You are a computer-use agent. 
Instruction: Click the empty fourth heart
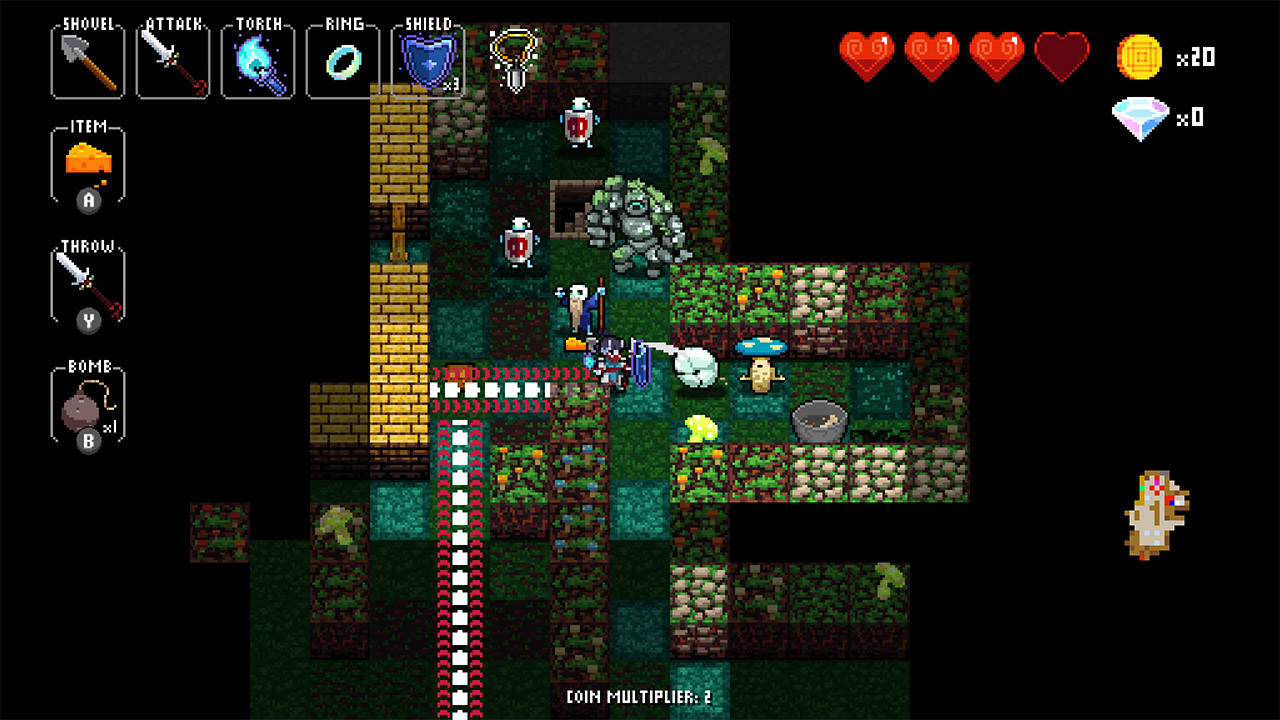[1062, 55]
